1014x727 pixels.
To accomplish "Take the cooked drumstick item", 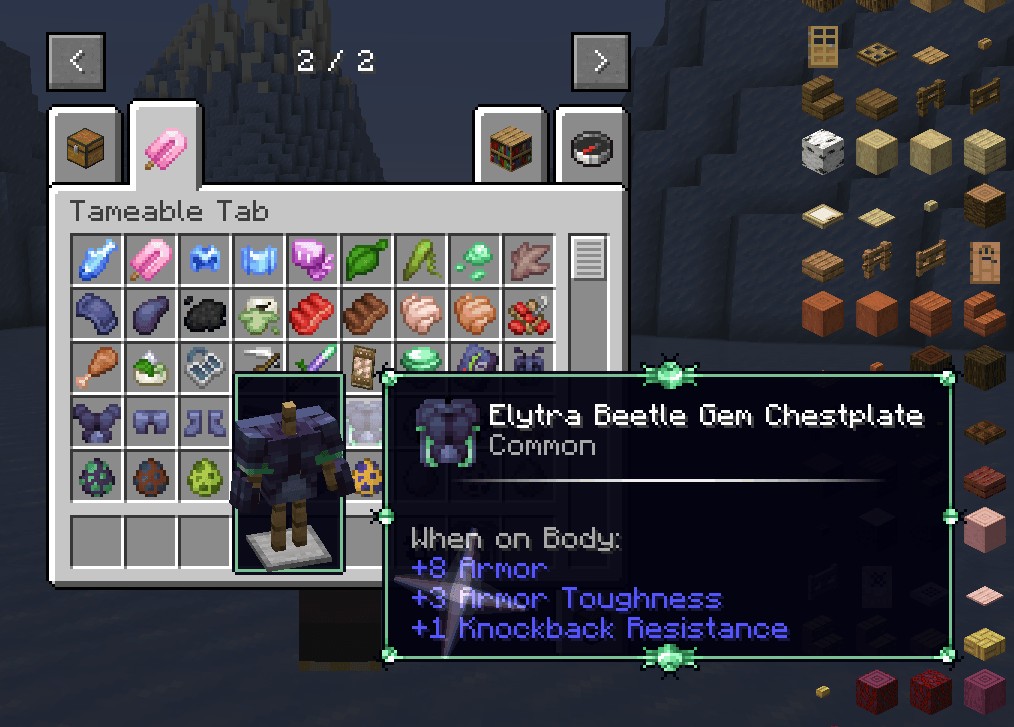I will click(x=98, y=368).
